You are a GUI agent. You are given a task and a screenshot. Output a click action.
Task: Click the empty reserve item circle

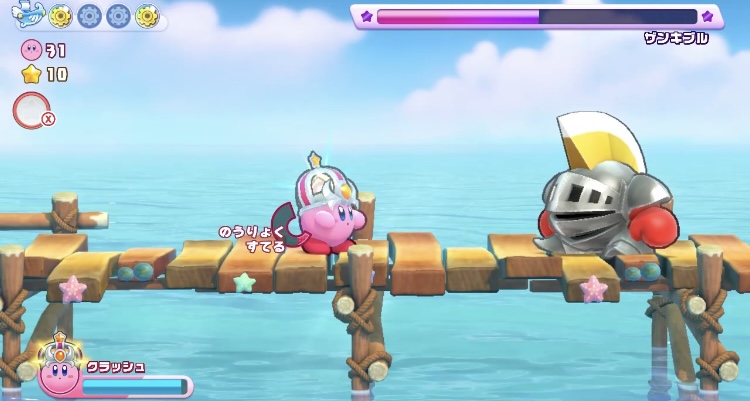(29, 109)
